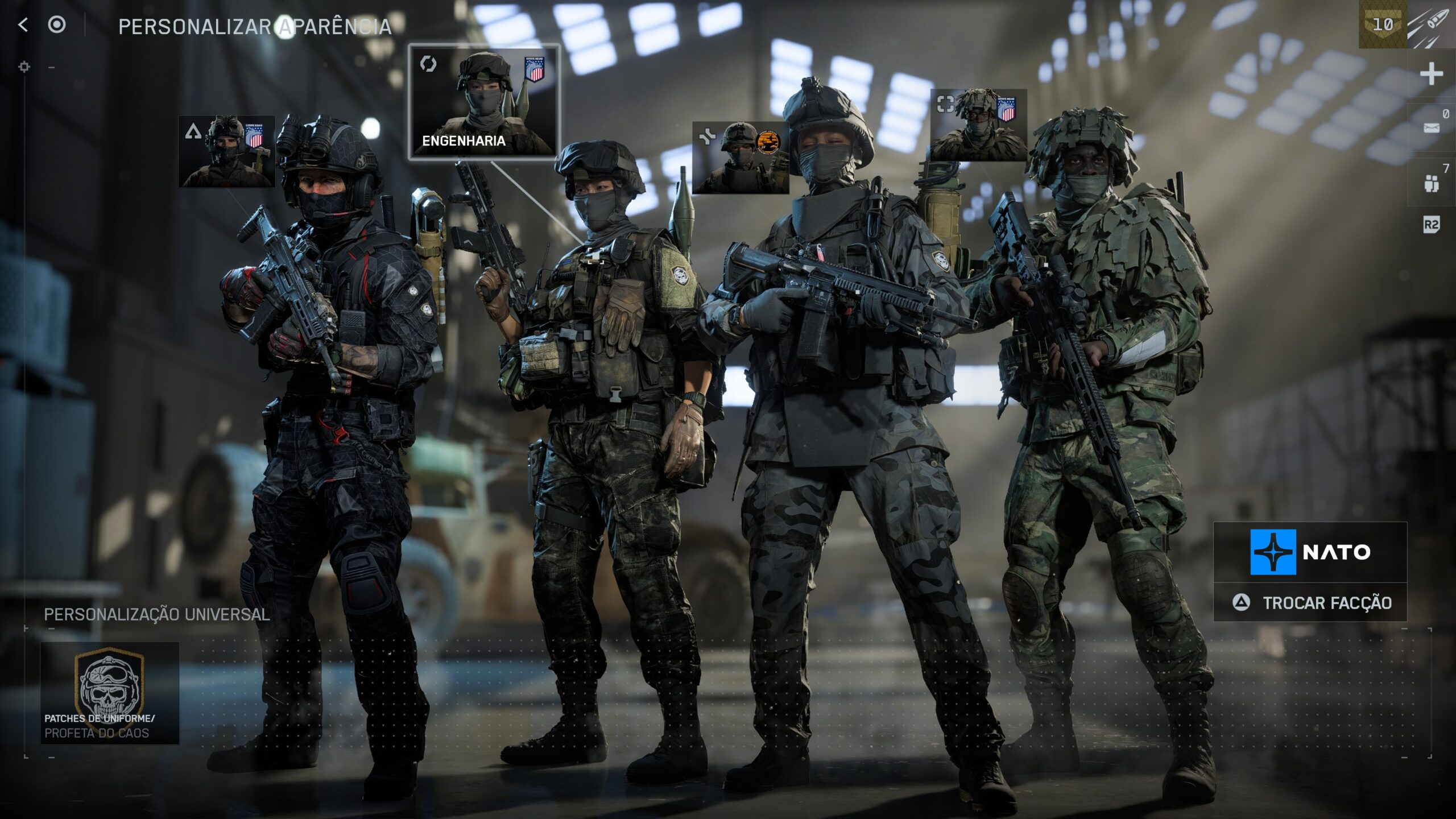Show the friends list with 7 online
The image size is (1456, 819).
[1431, 183]
